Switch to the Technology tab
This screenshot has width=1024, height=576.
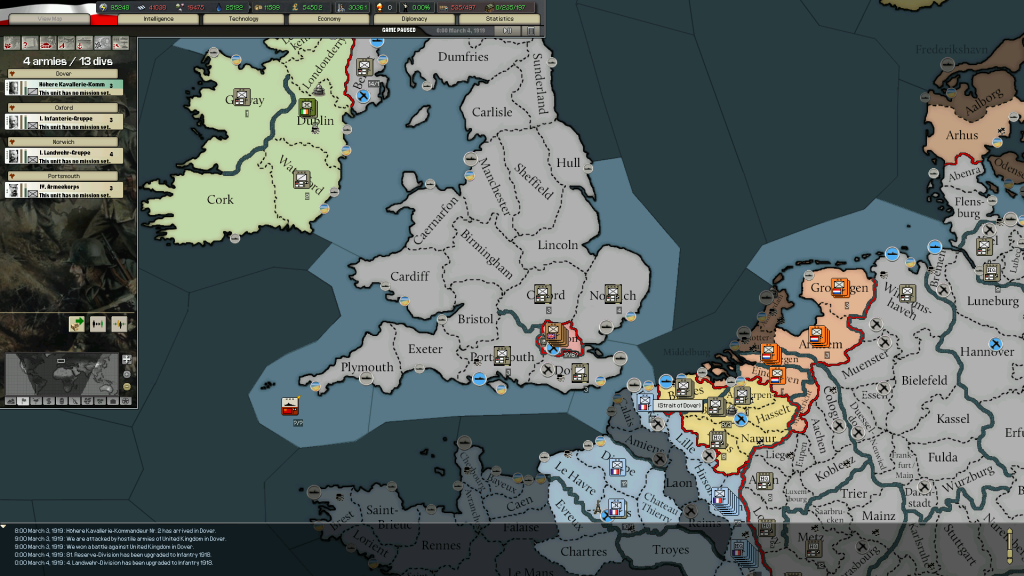click(243, 19)
